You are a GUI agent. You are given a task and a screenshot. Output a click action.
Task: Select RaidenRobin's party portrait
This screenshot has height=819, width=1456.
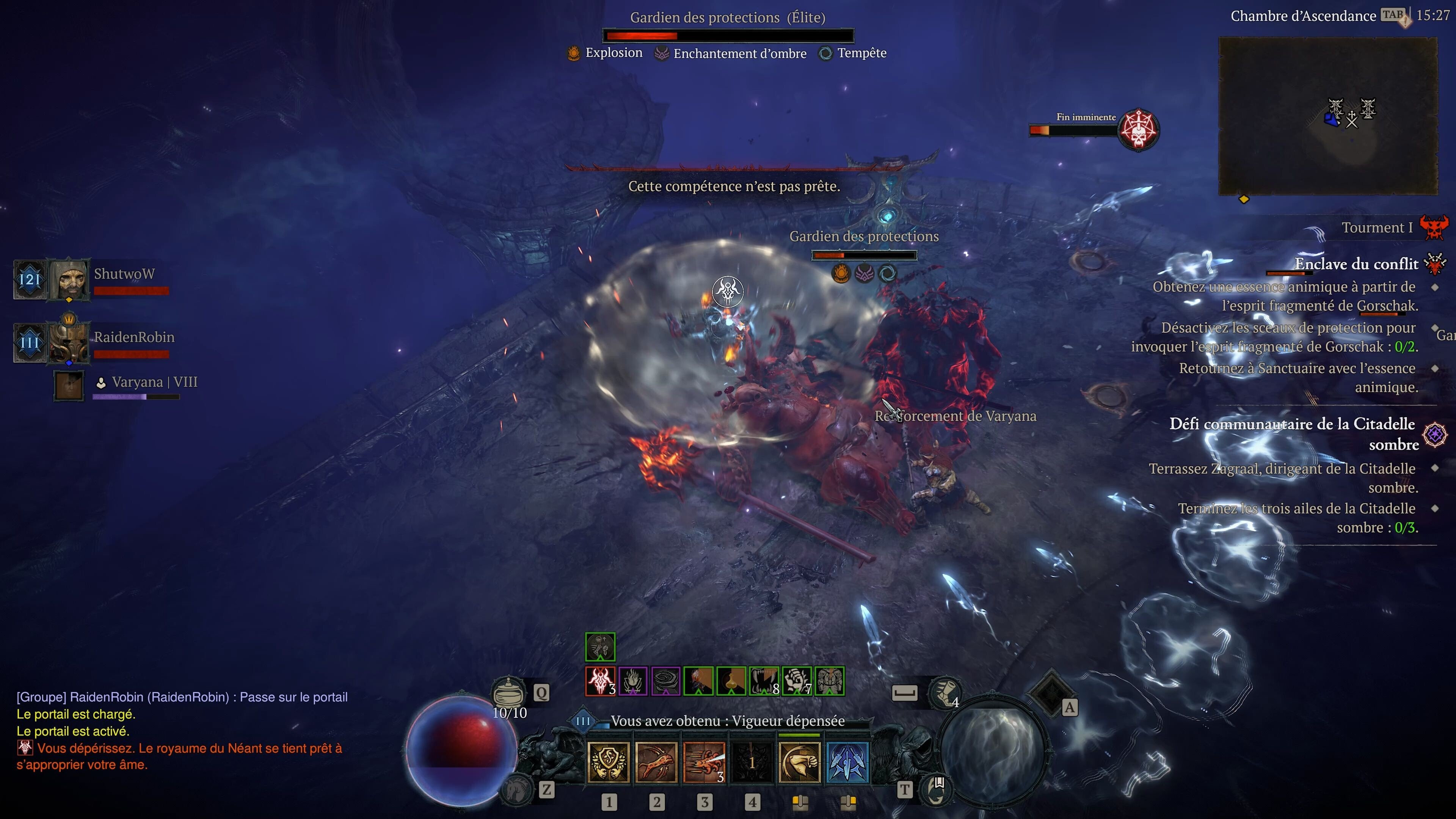click(x=69, y=342)
